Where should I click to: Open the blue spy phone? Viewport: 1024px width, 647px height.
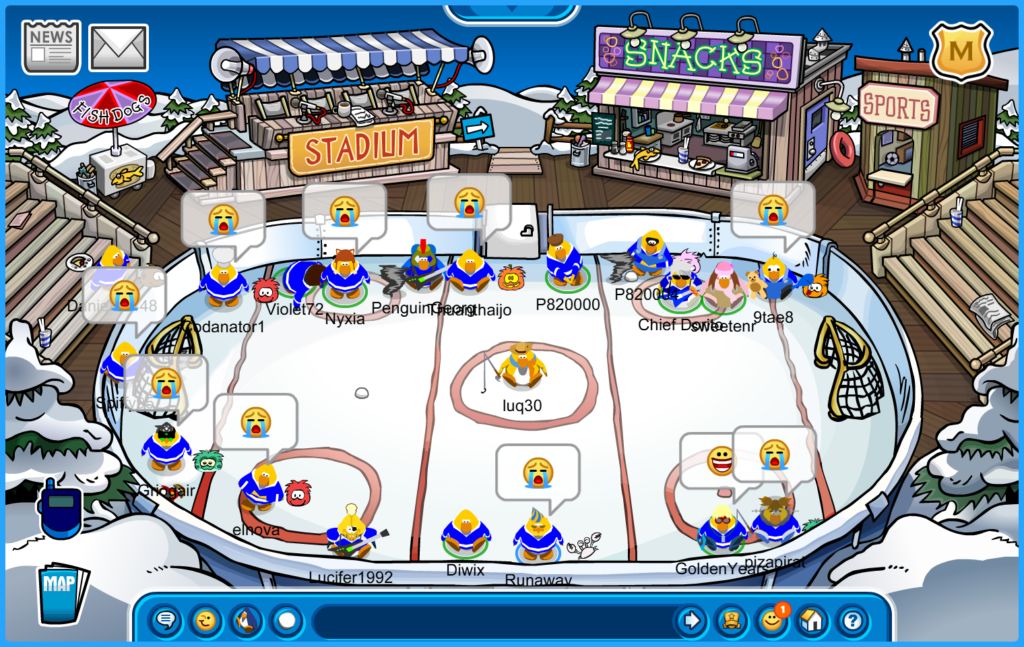pos(60,509)
